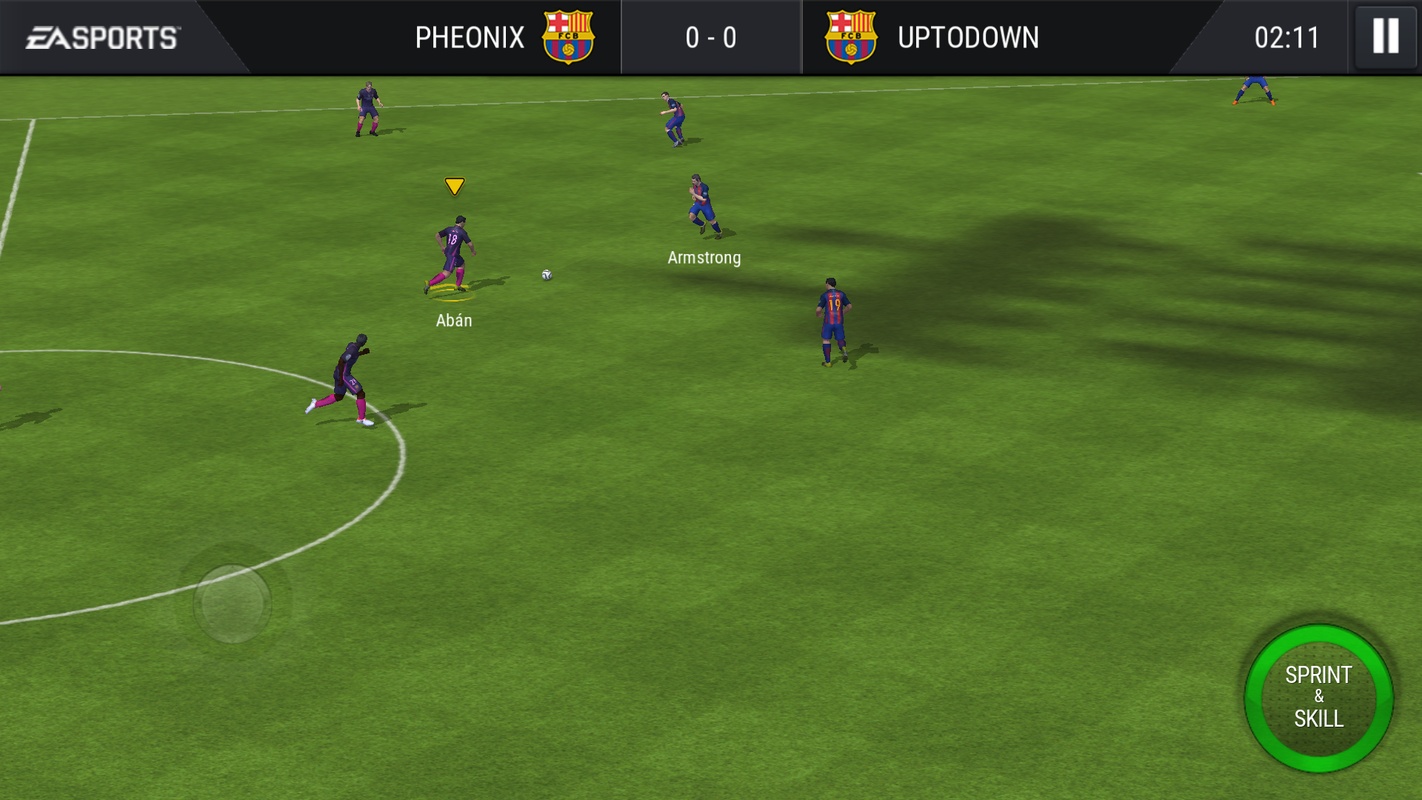The width and height of the screenshot is (1422, 800).
Task: Tap the green Sprint & Skill button
Action: 1318,697
